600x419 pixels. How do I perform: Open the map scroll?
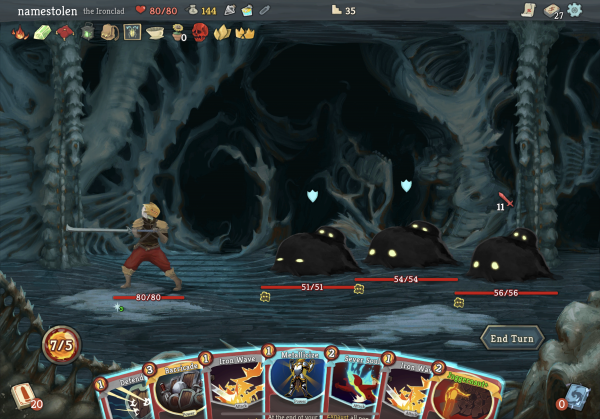tap(527, 10)
